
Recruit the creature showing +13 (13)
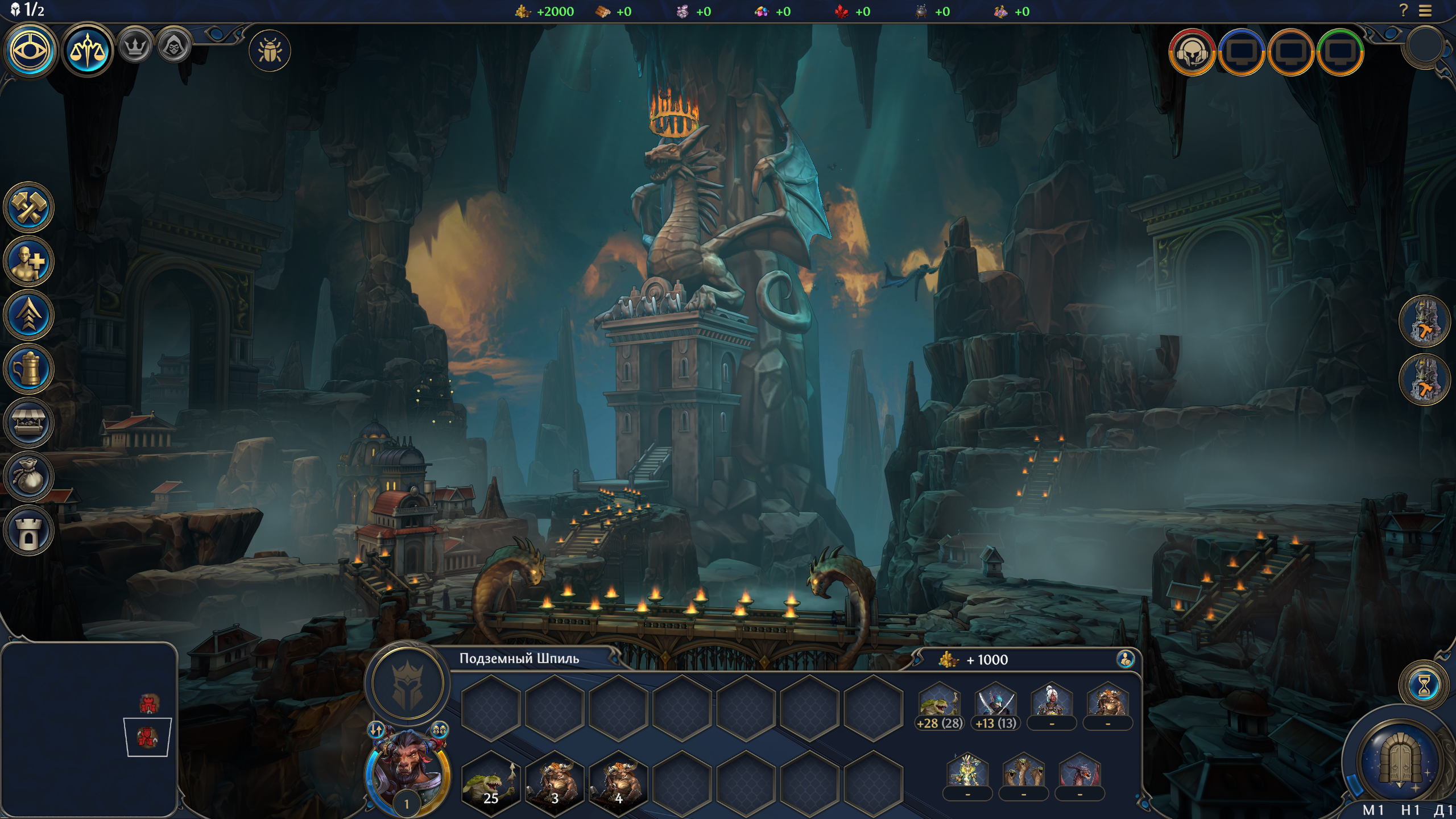point(995,705)
